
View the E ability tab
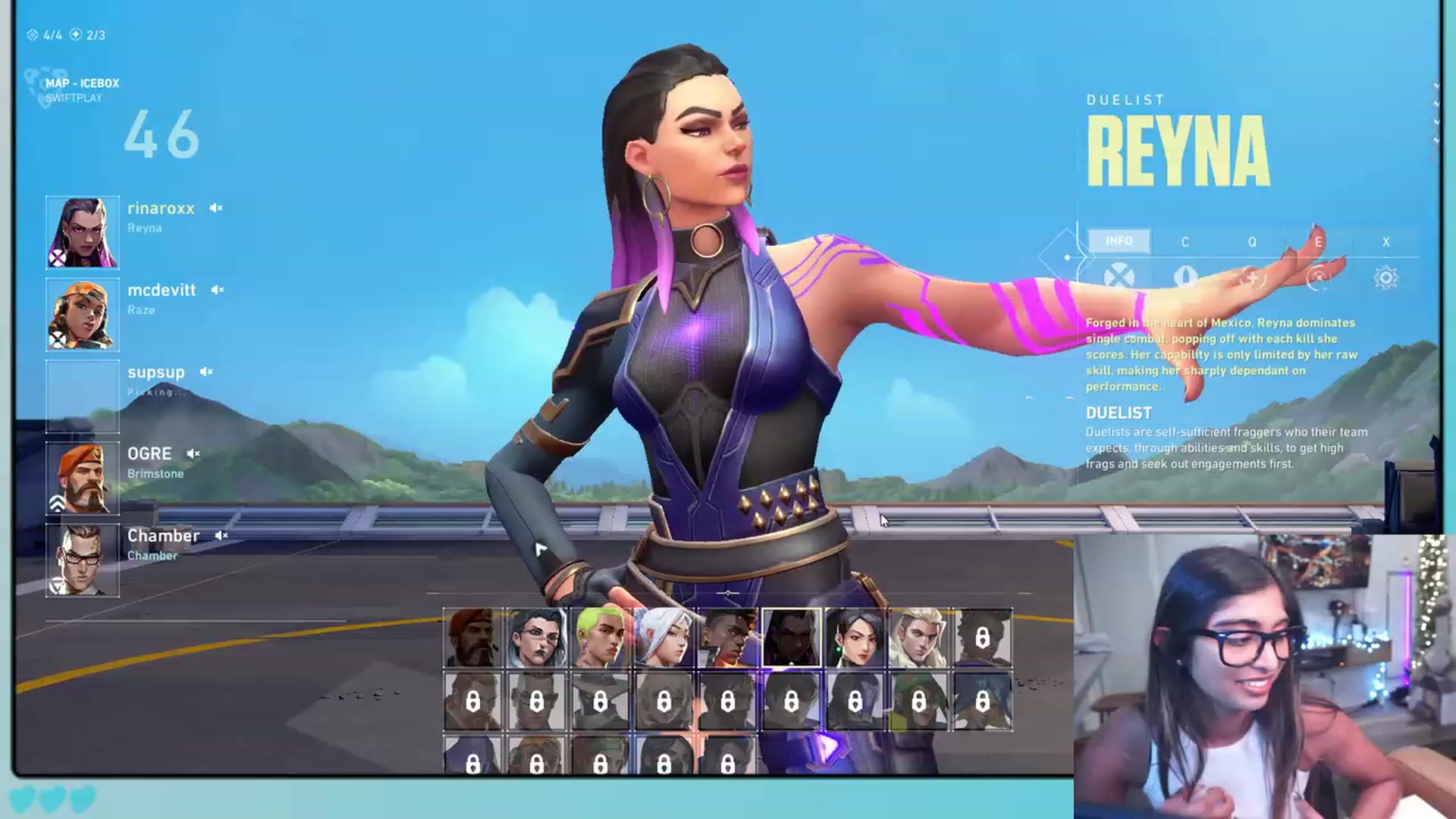click(x=1319, y=242)
